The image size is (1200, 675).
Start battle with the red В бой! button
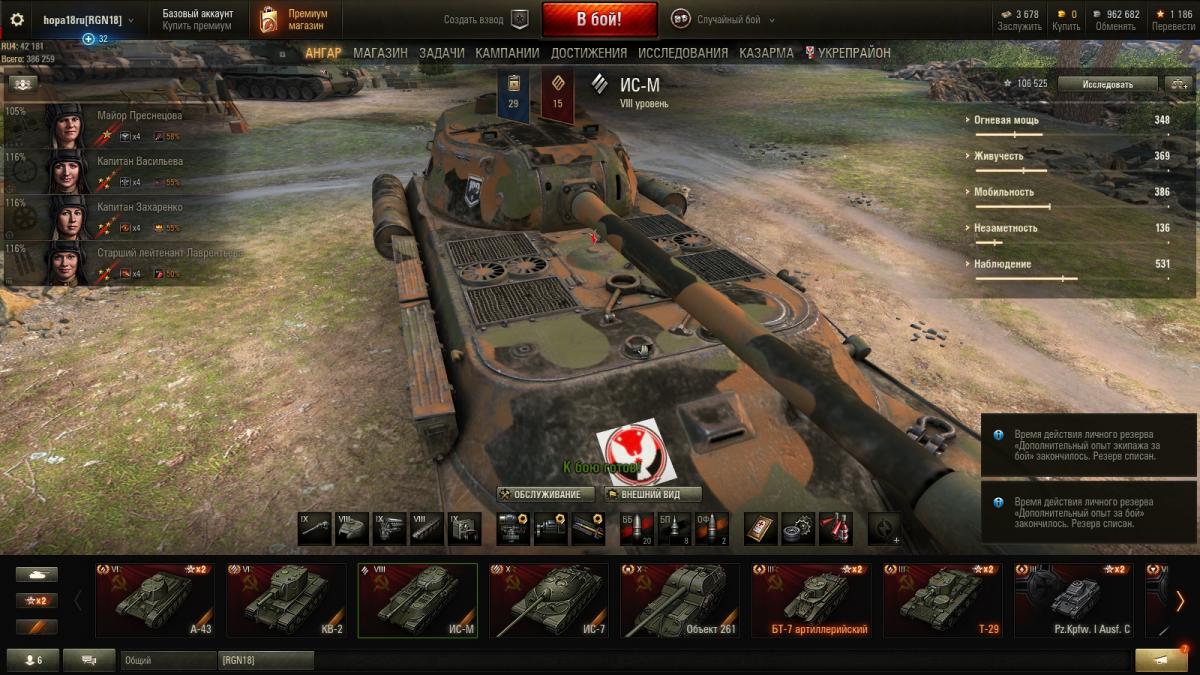599,19
